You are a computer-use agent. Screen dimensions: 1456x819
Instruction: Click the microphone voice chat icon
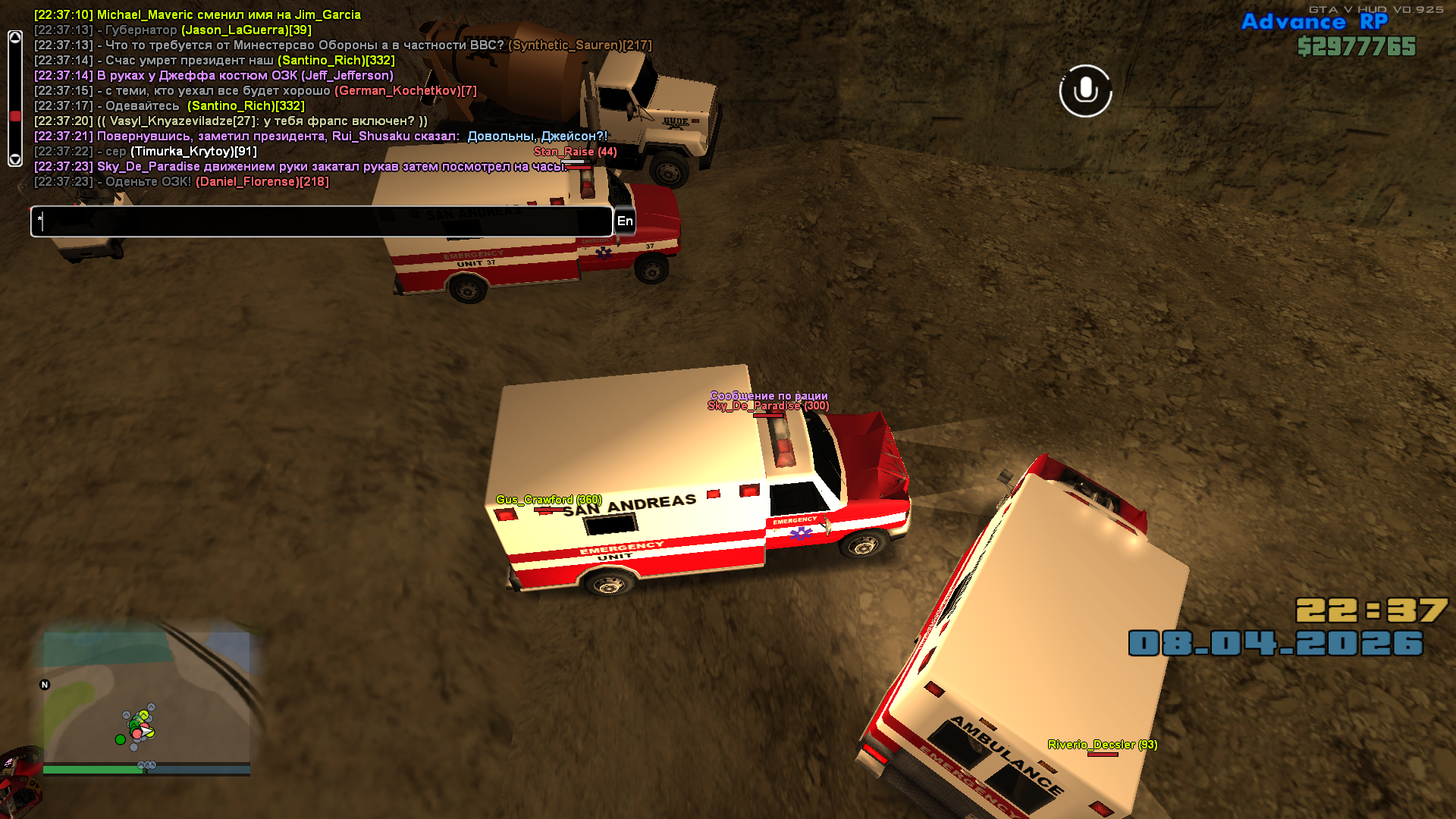tap(1085, 91)
